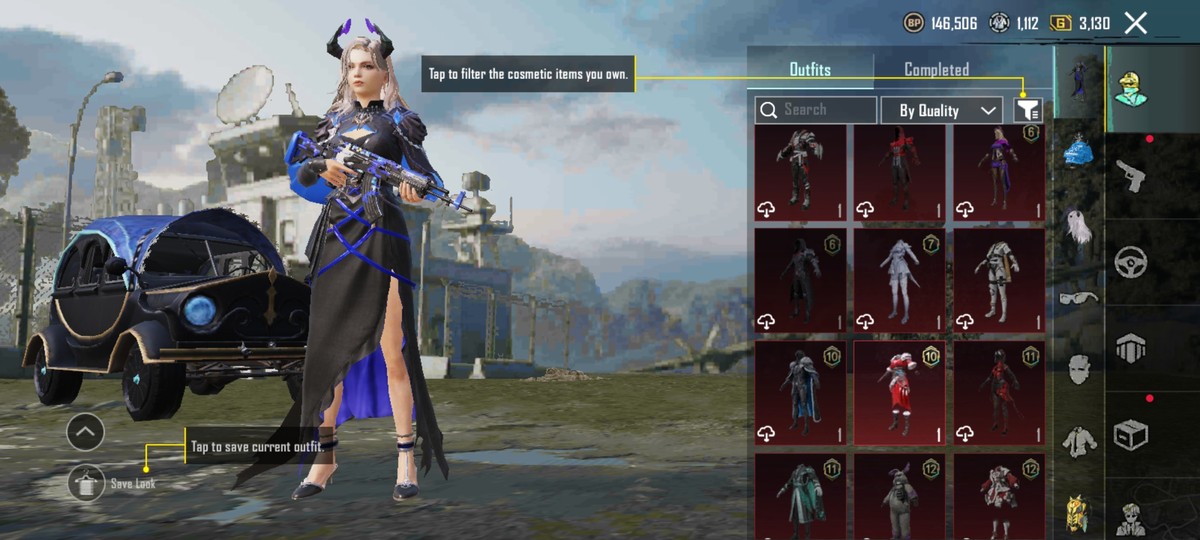Open the jacket clothing category
The image size is (1200, 540).
1078,440
